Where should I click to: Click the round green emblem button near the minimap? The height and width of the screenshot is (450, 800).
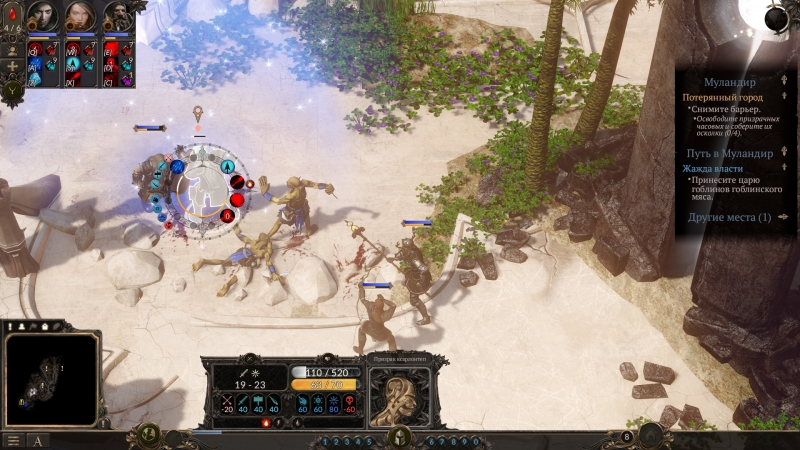point(146,435)
